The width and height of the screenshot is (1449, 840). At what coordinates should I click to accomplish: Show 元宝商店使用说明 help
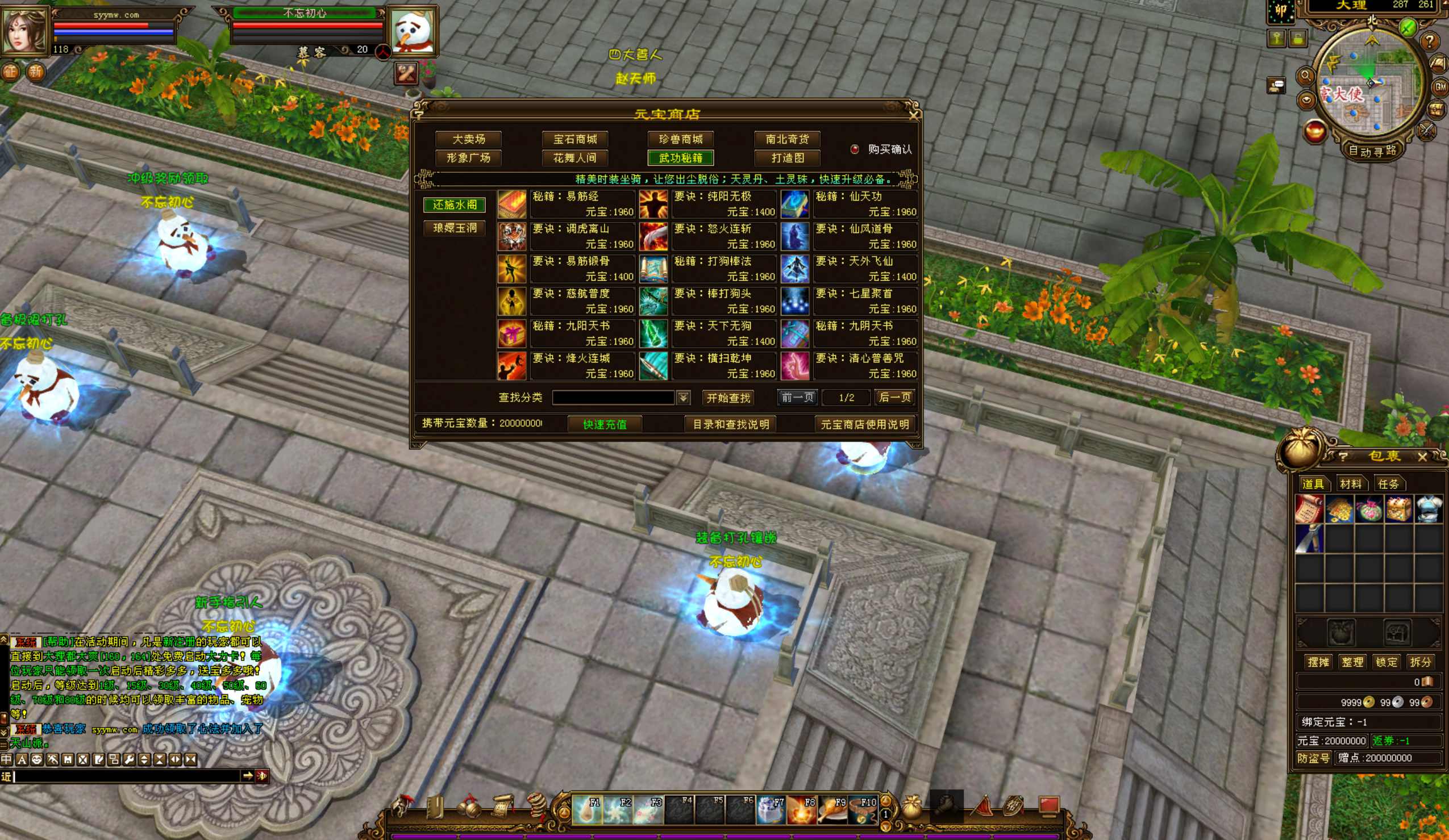coord(864,424)
